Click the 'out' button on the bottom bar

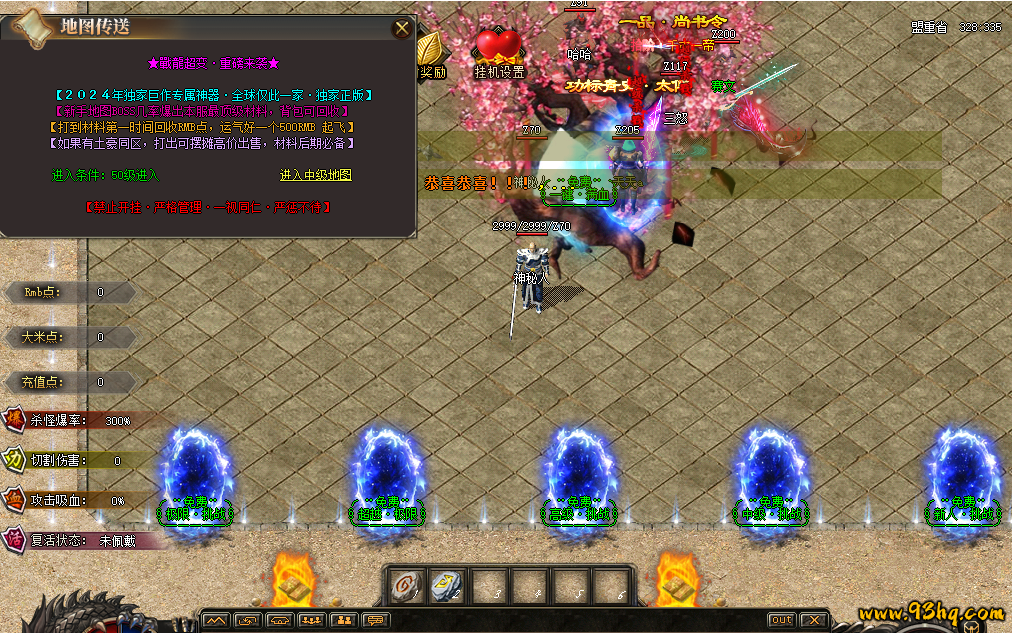tap(782, 620)
